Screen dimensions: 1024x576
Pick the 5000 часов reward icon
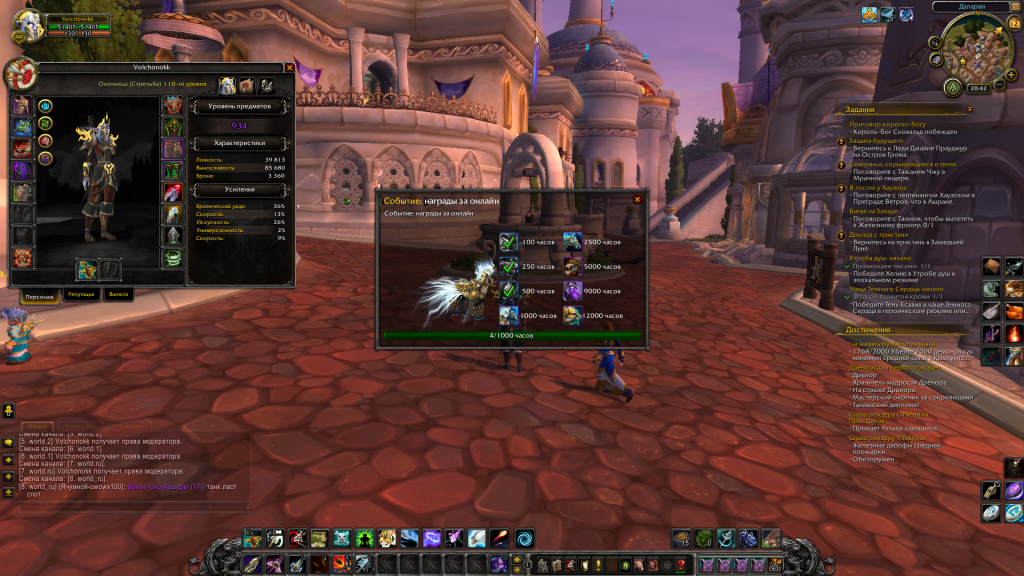pos(572,266)
